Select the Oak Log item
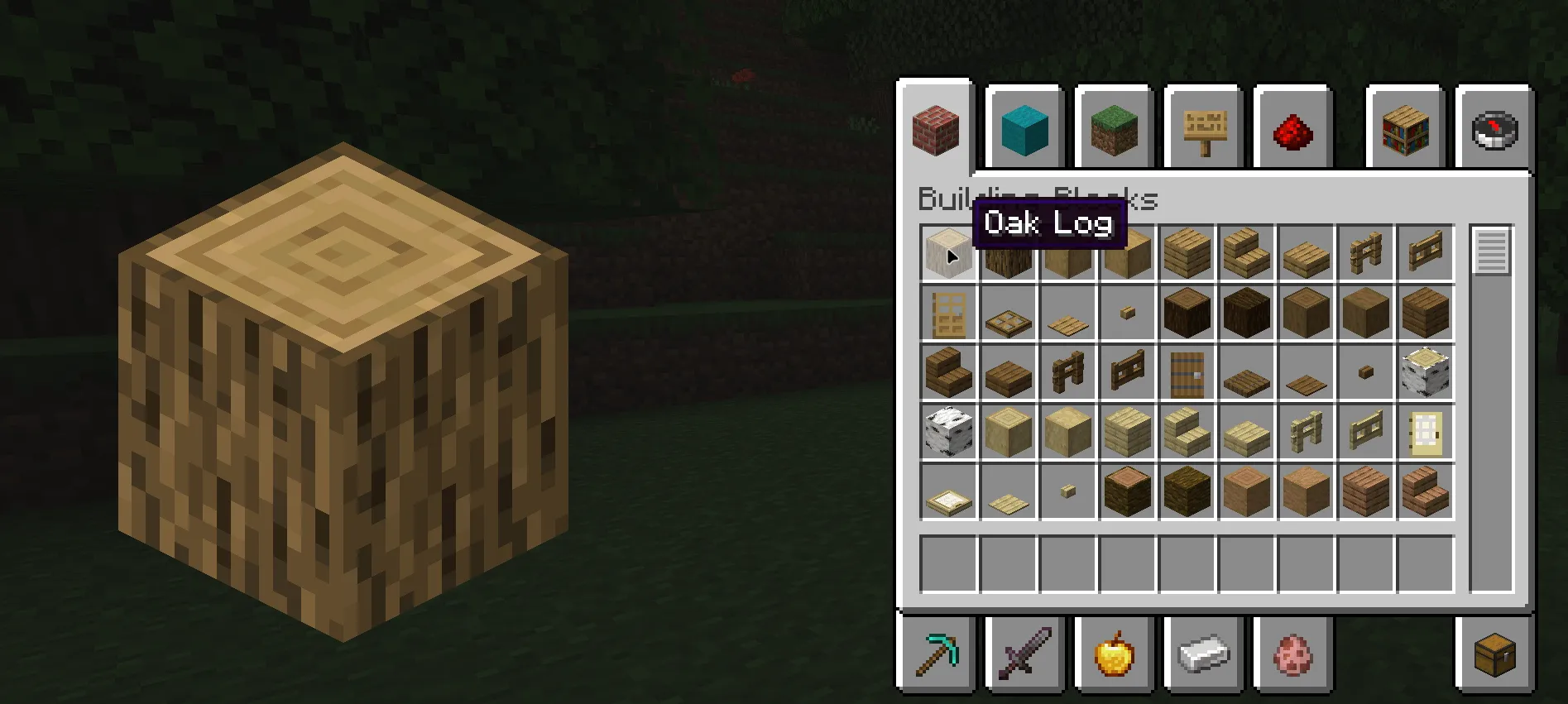Image resolution: width=1568 pixels, height=704 pixels. (948, 252)
